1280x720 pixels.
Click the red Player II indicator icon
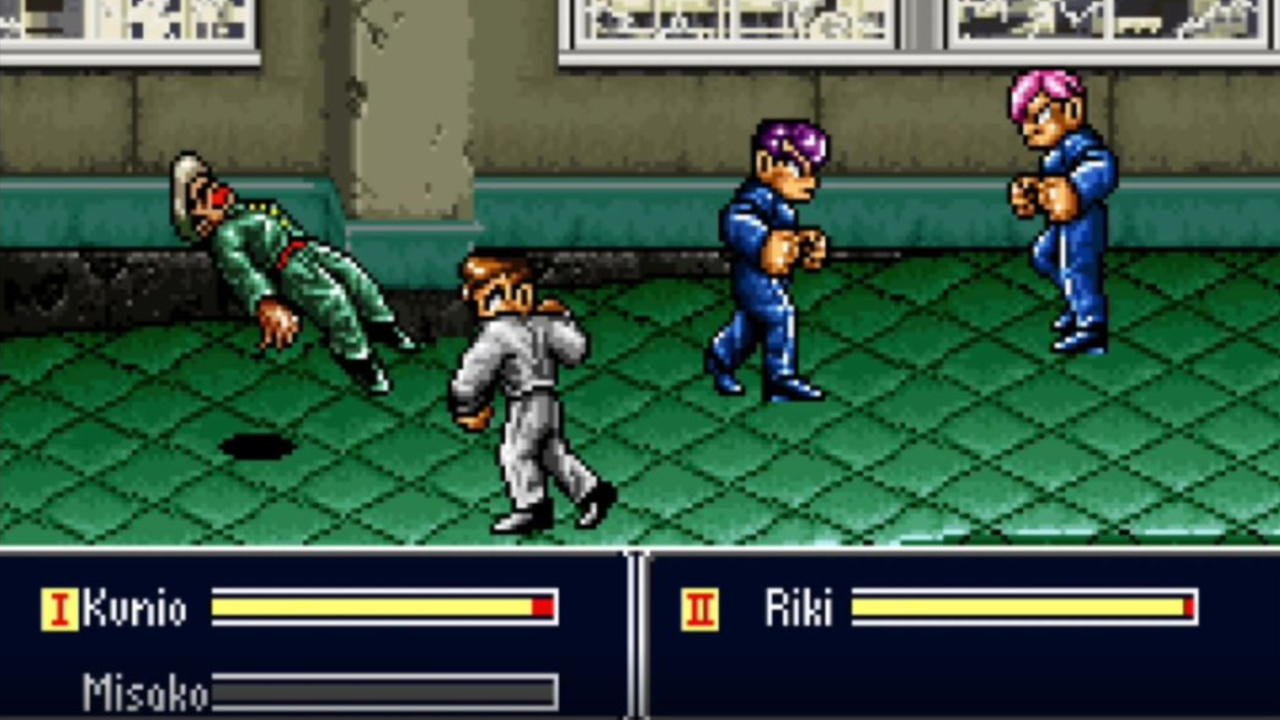(699, 610)
